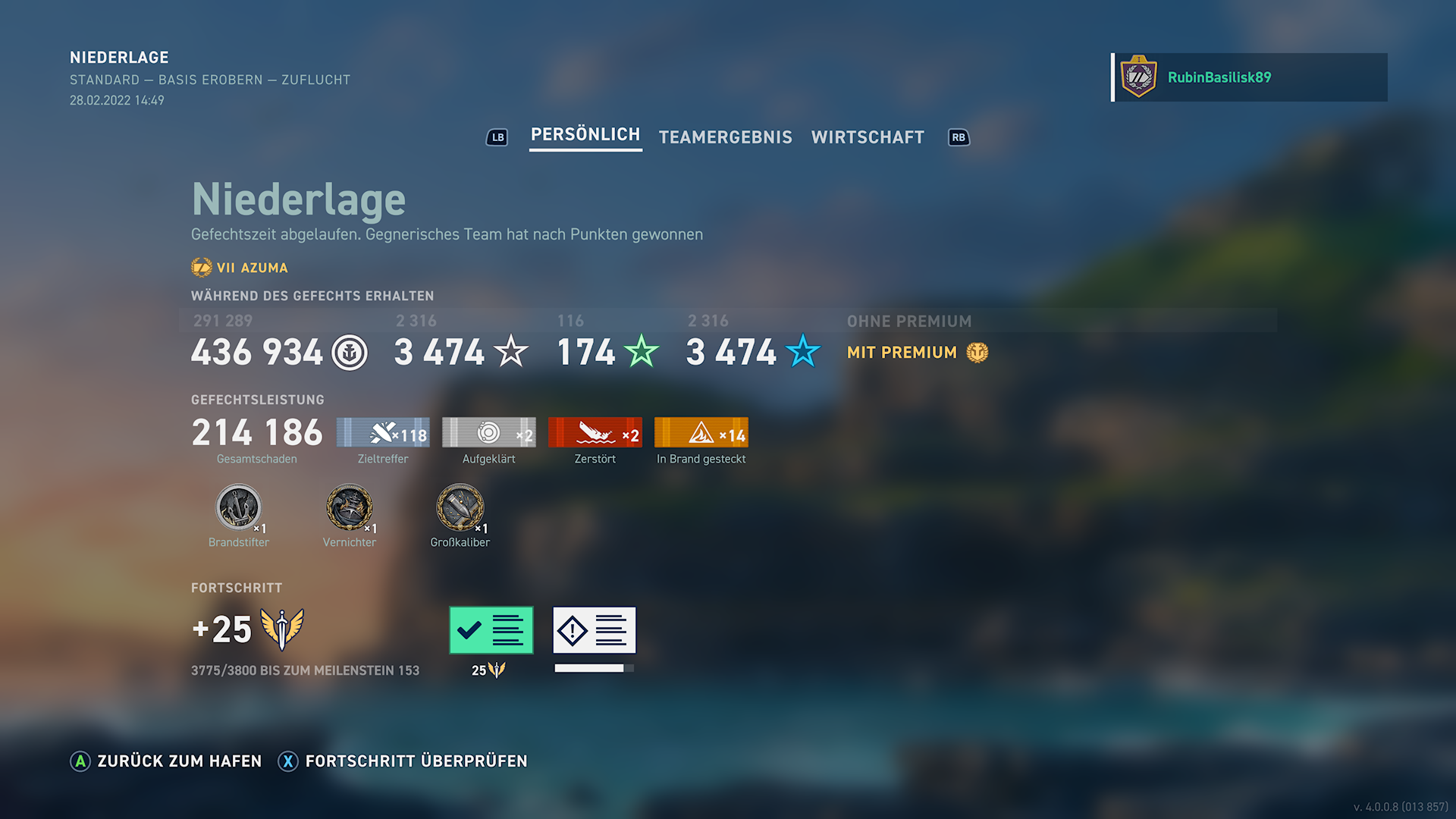
Task: Click the VII AZUMA ship emblem
Action: [200, 267]
